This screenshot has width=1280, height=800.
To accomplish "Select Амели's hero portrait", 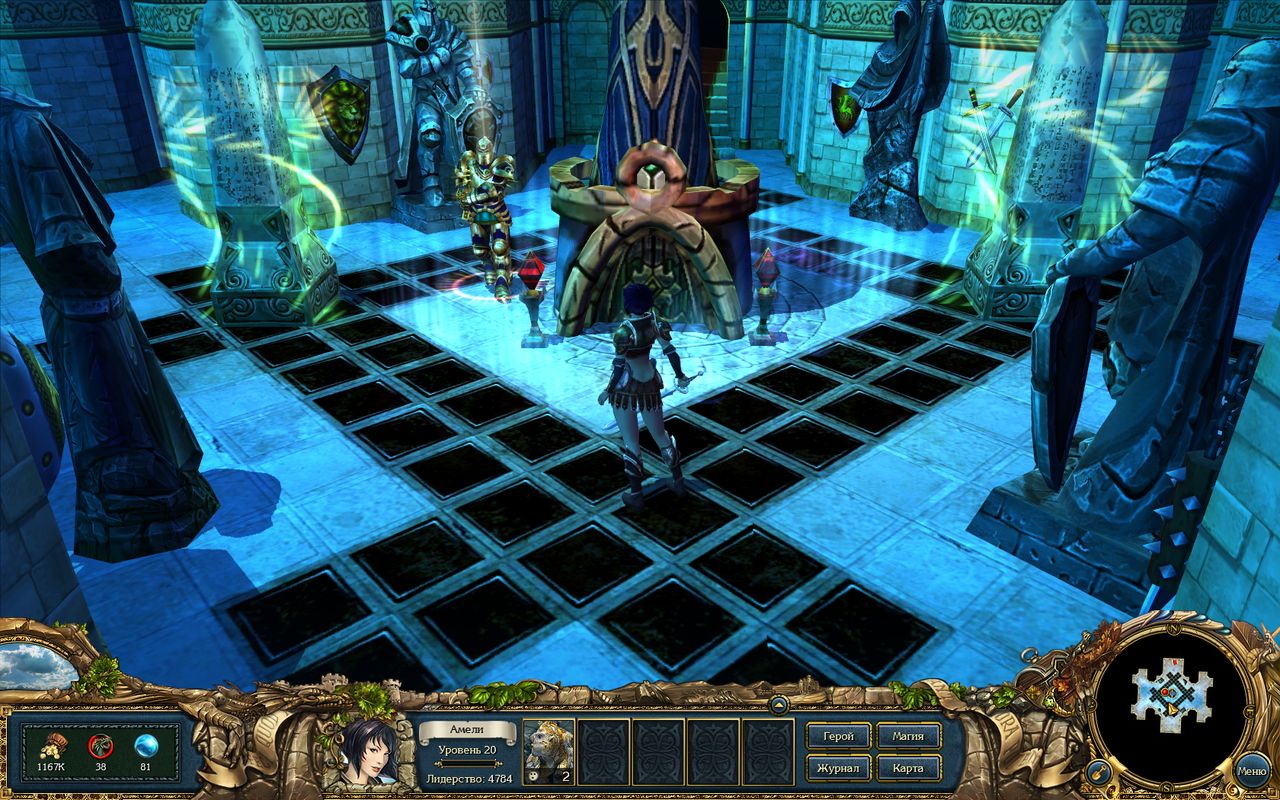I will [x=370, y=755].
